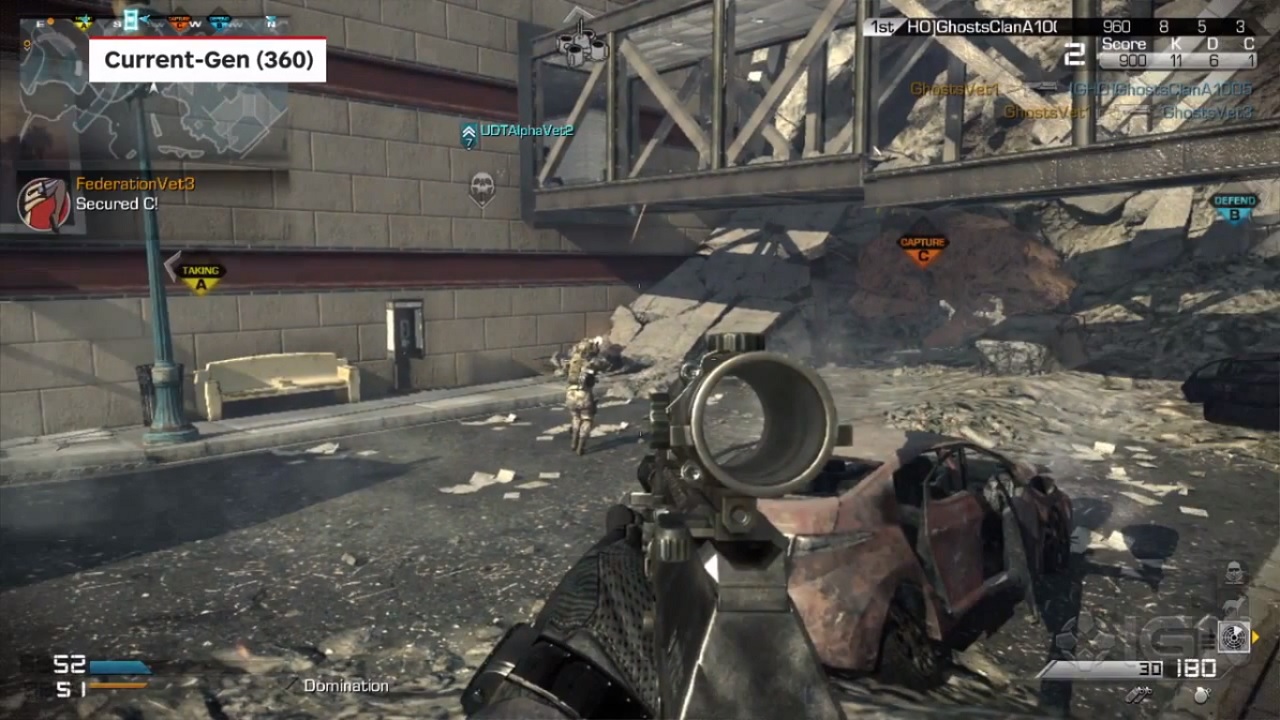1280x720 pixels.
Task: Select the Taking A objective marker
Action: pos(200,277)
